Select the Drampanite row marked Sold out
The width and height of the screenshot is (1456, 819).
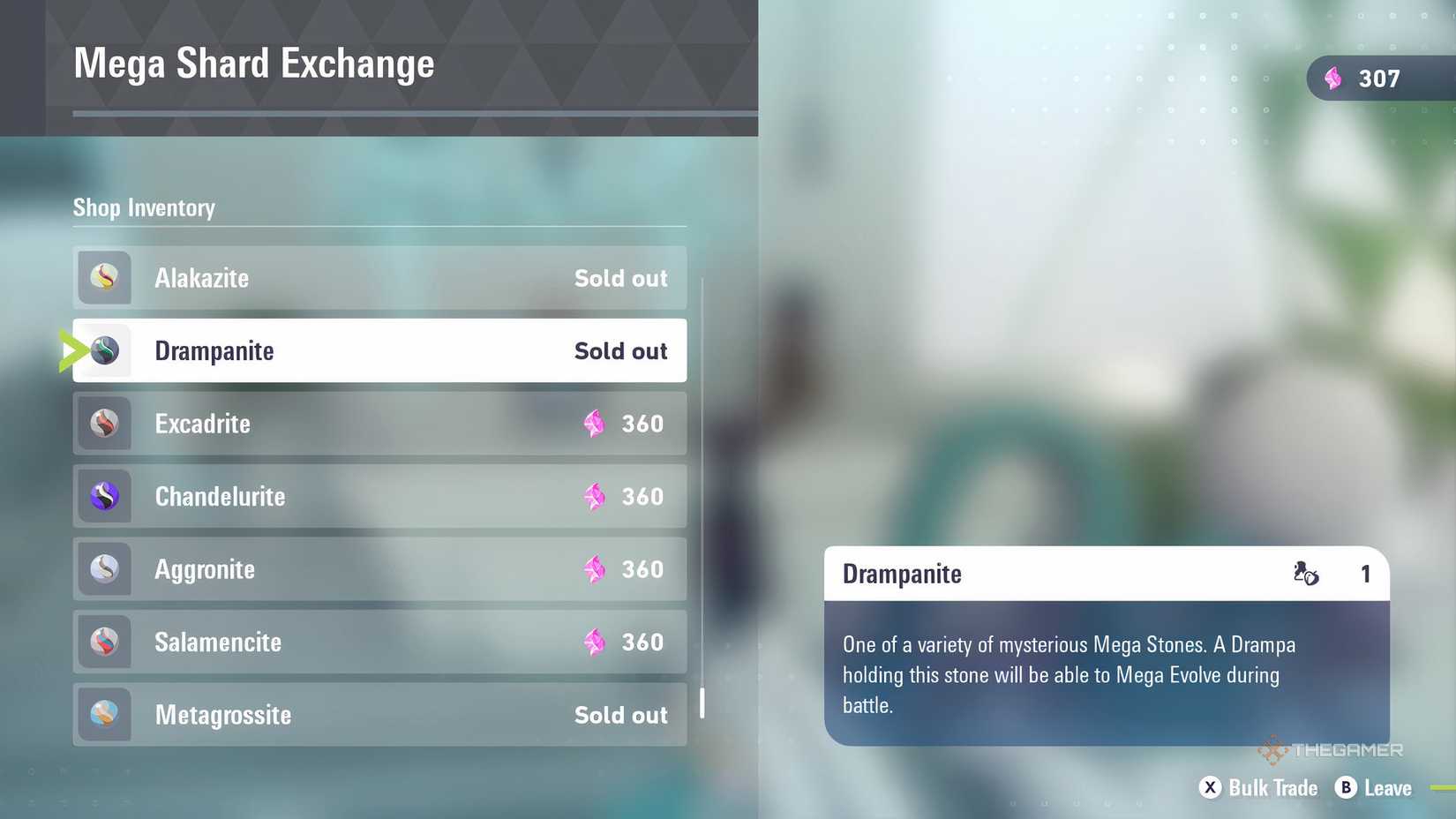379,350
